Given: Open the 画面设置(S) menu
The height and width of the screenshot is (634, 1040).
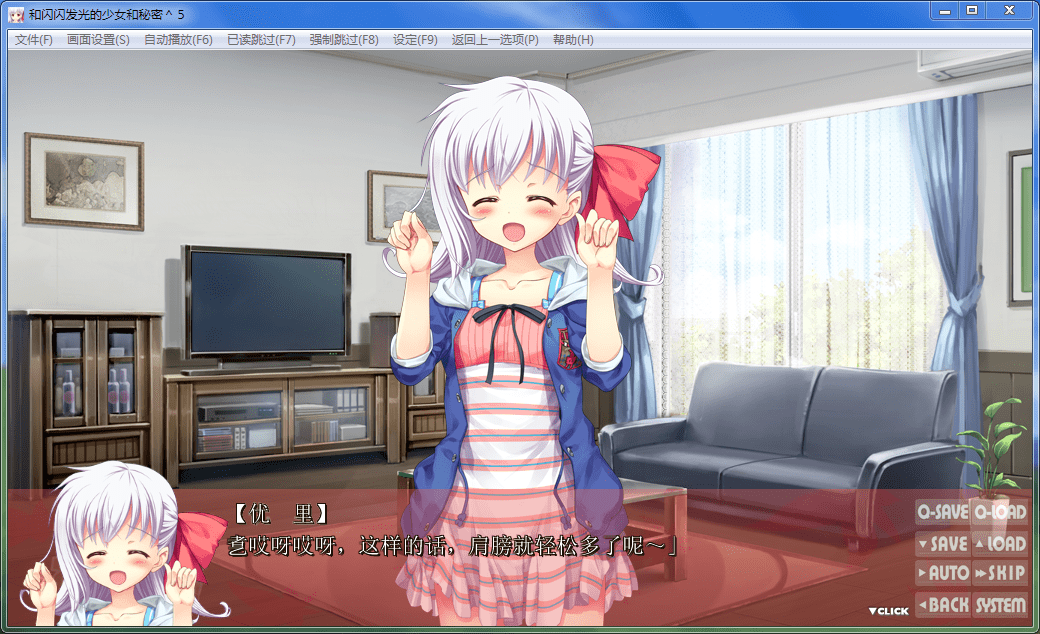Looking at the screenshot, I should [98, 40].
